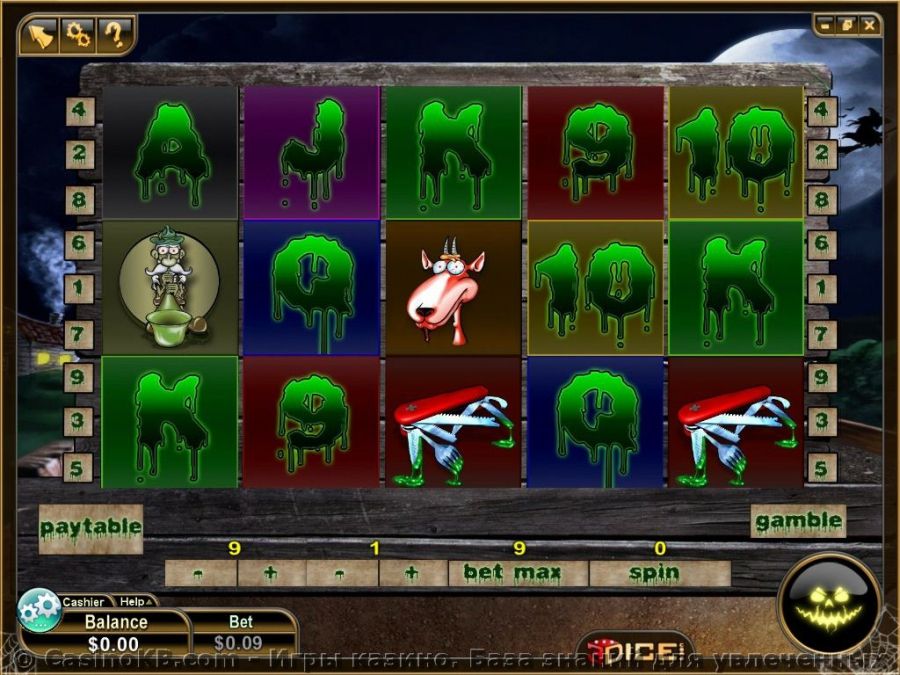Click the gamble button
The height and width of the screenshot is (675, 900).
(798, 520)
